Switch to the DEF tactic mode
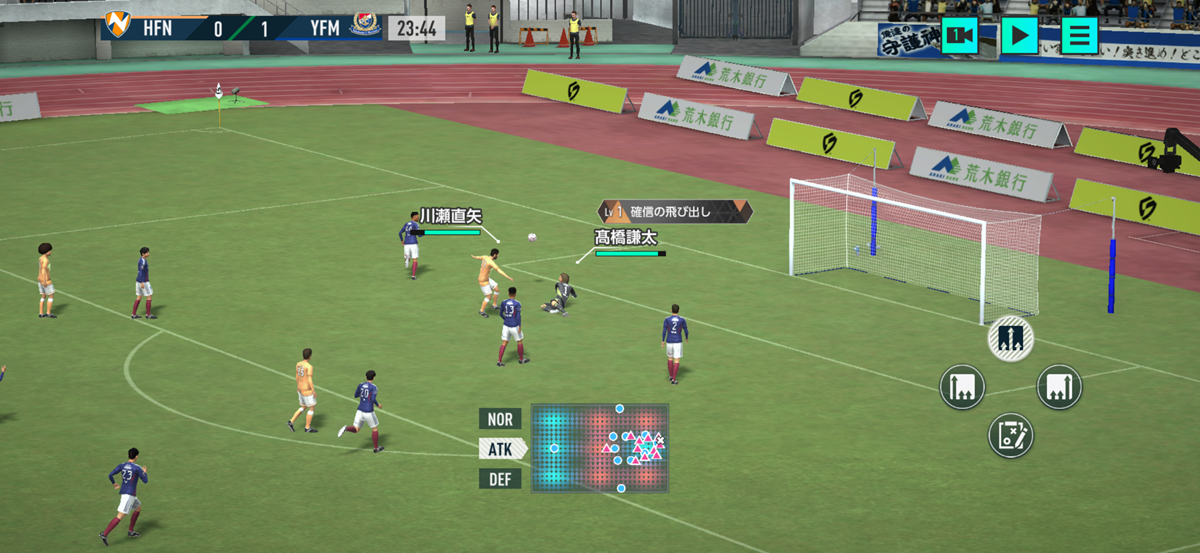Viewport: 1200px width, 553px height. pos(500,479)
